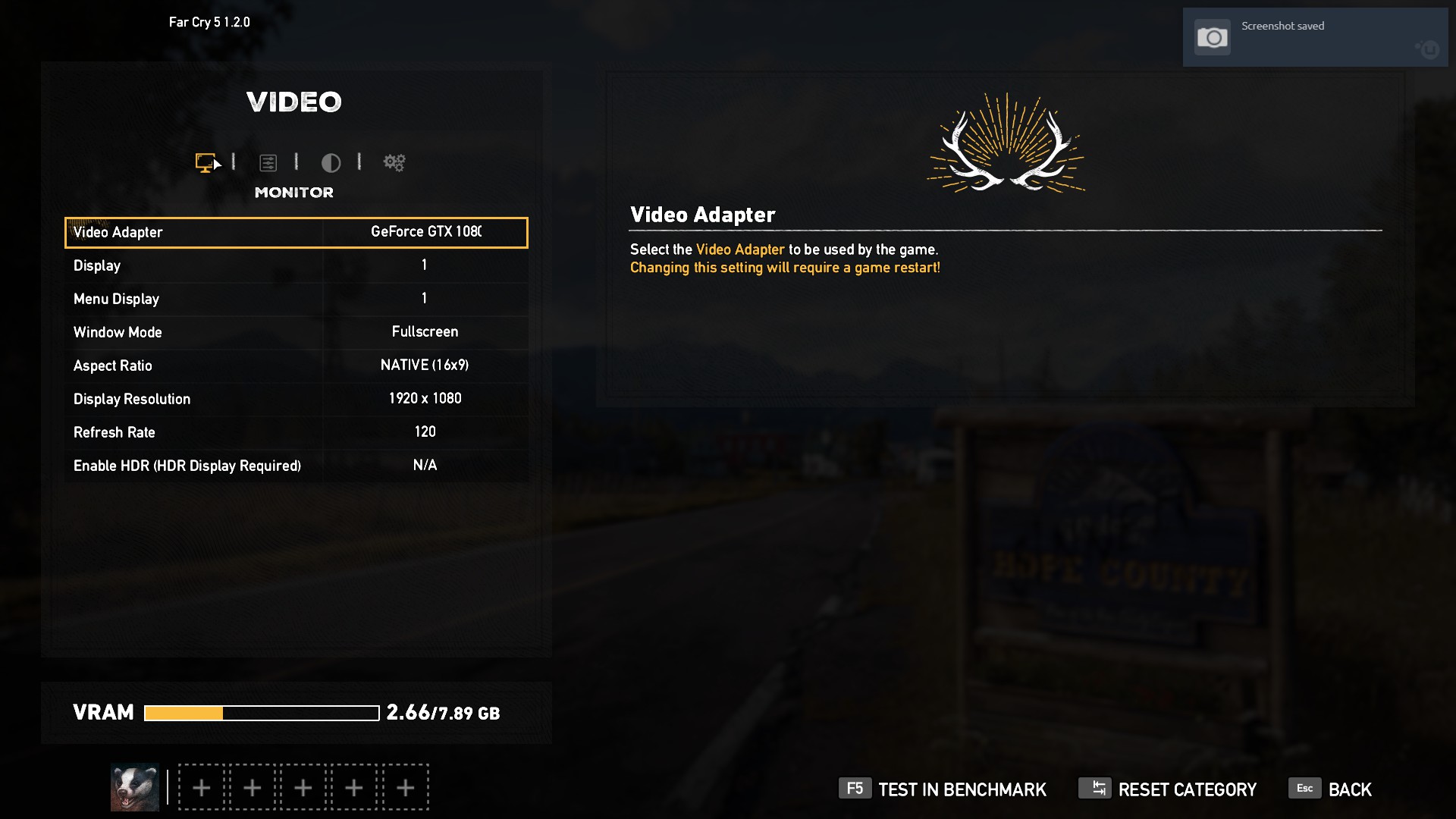Image resolution: width=1456 pixels, height=819 pixels.
Task: Pick the Display Resolution setting
Action: pyautogui.click(x=296, y=399)
